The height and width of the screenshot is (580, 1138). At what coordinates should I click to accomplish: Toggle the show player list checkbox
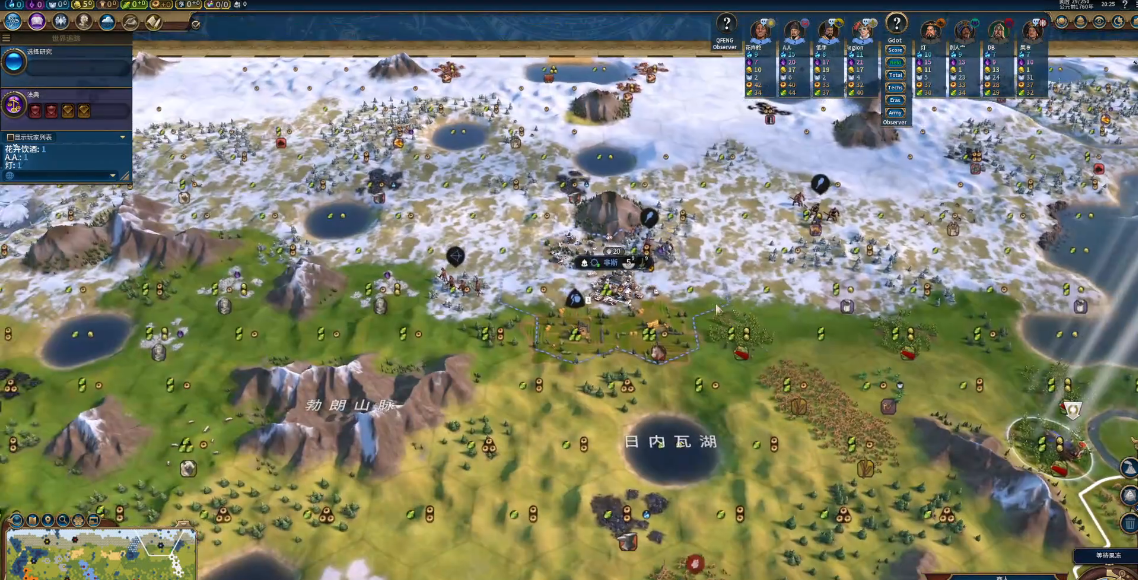[x=10, y=137]
